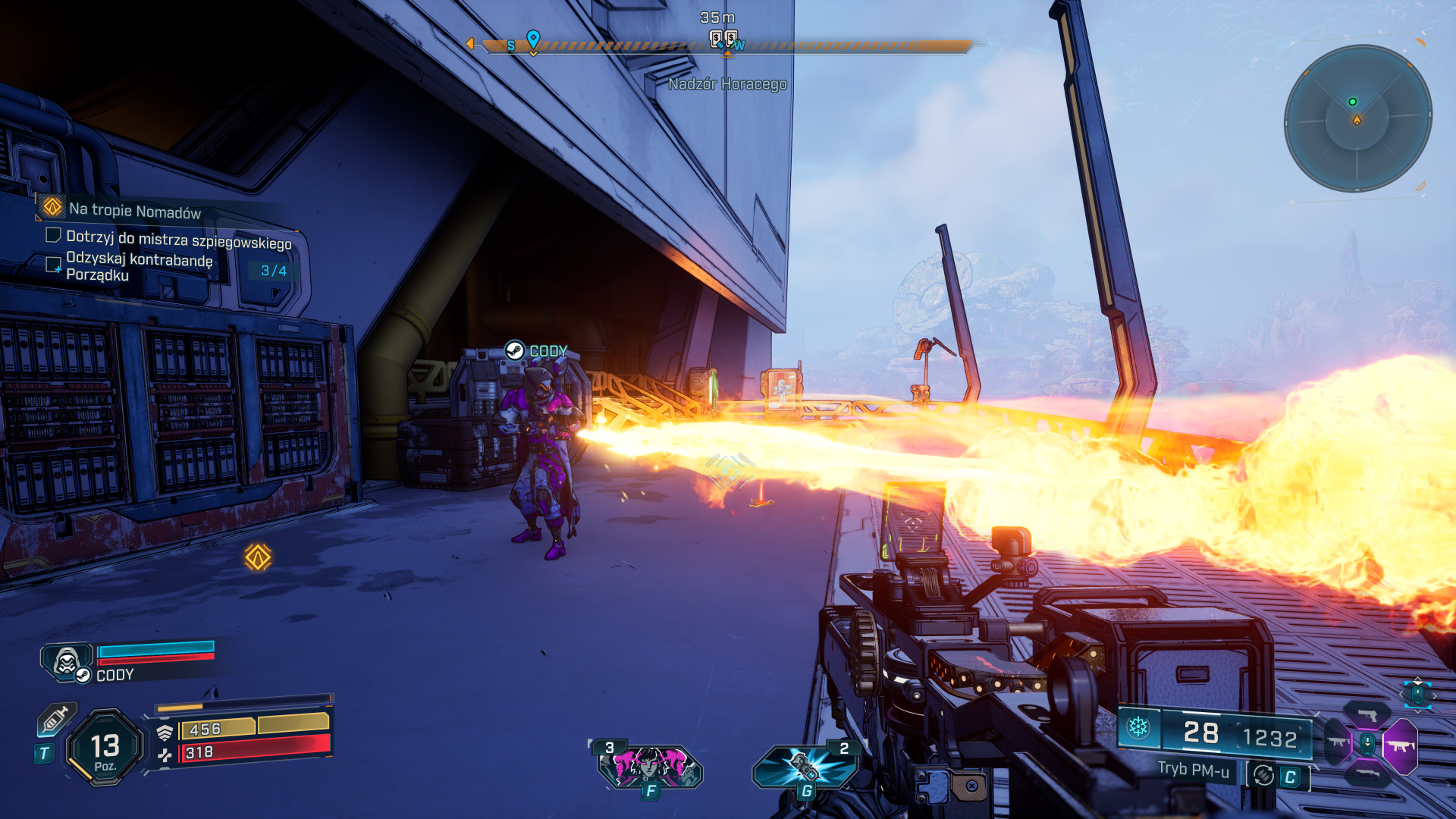Click teammate CODY's hooded portrait

pos(67,661)
